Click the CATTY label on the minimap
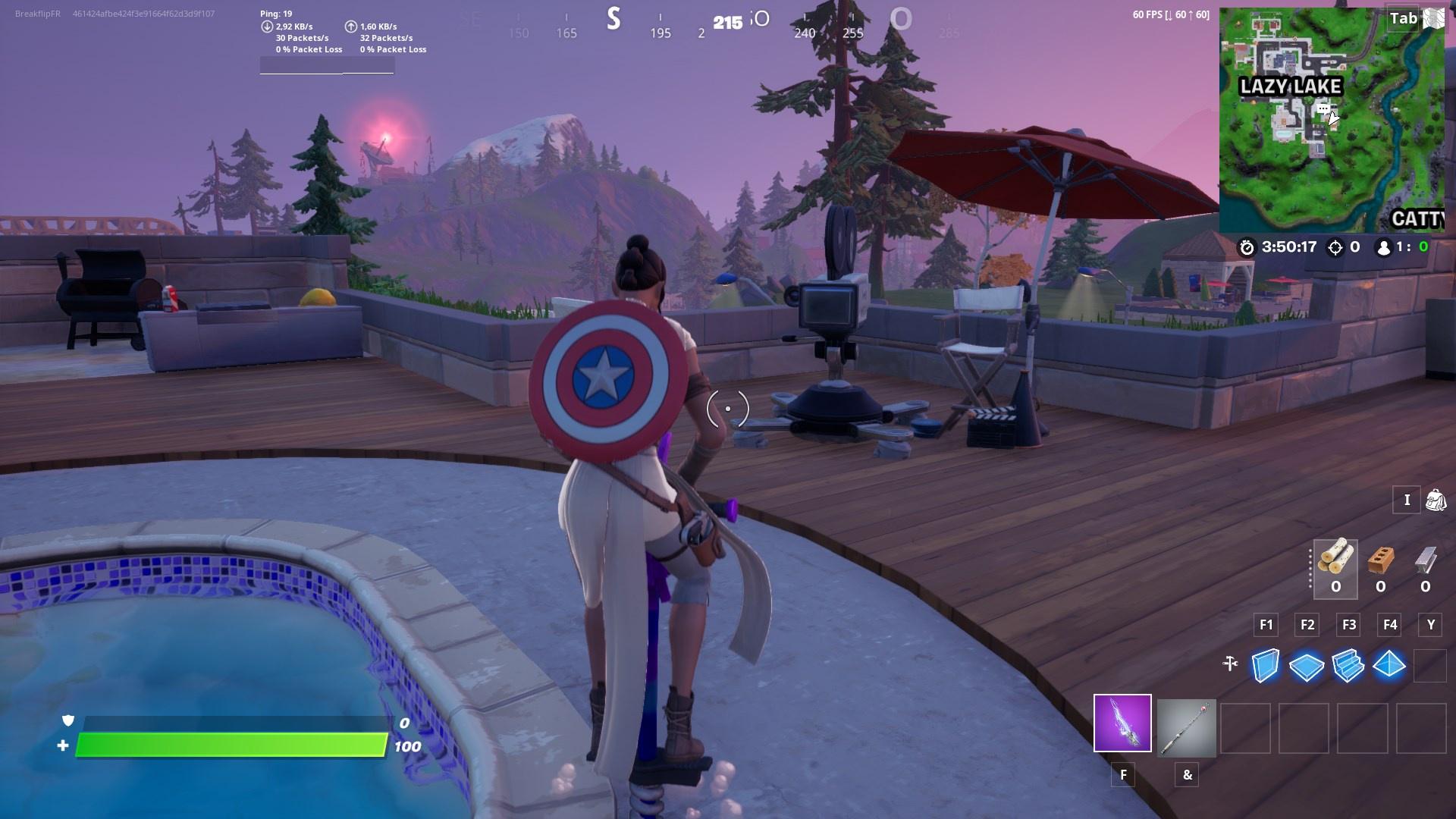This screenshot has height=819, width=1456. click(x=1420, y=218)
